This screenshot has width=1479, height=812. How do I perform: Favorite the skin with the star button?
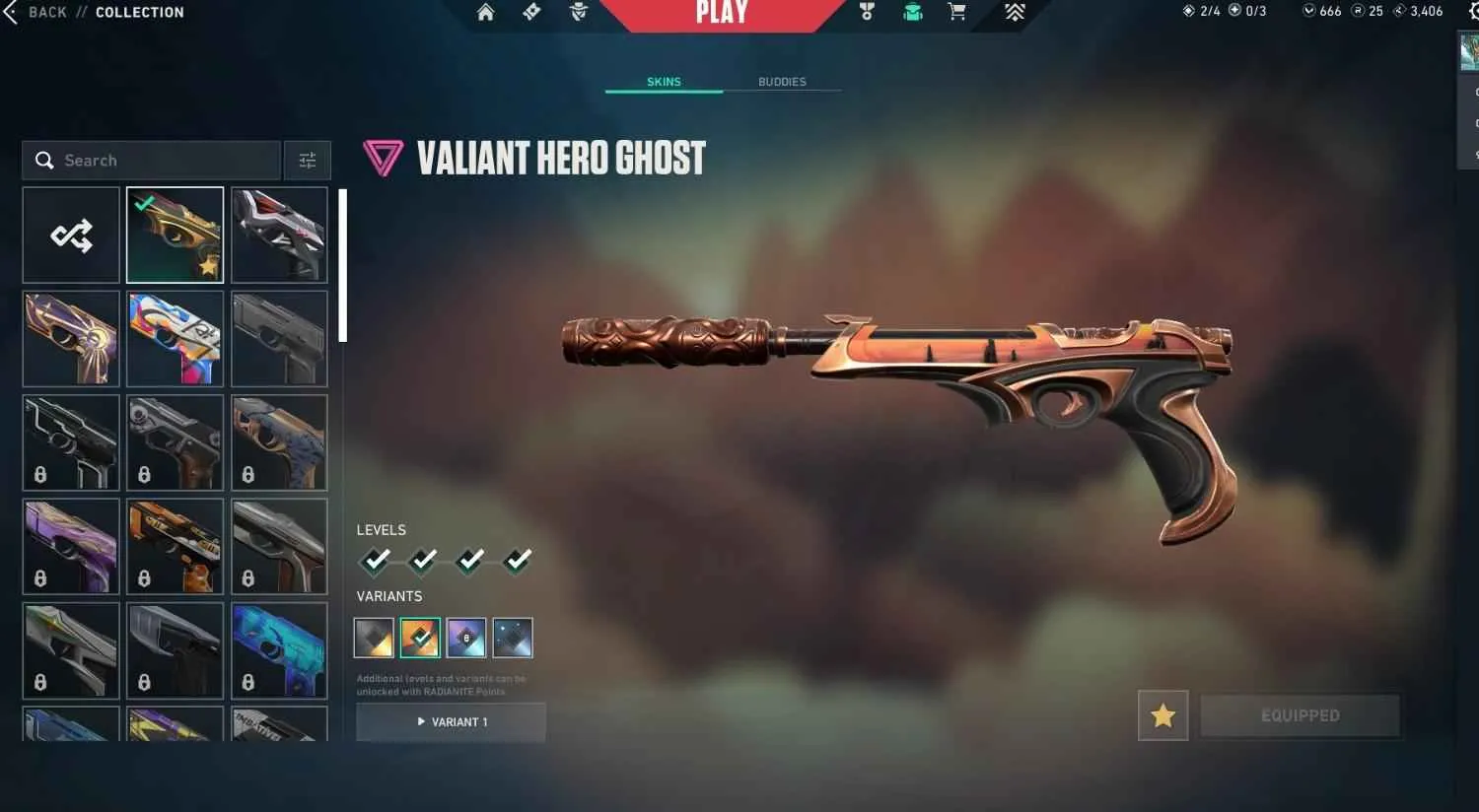(1162, 716)
